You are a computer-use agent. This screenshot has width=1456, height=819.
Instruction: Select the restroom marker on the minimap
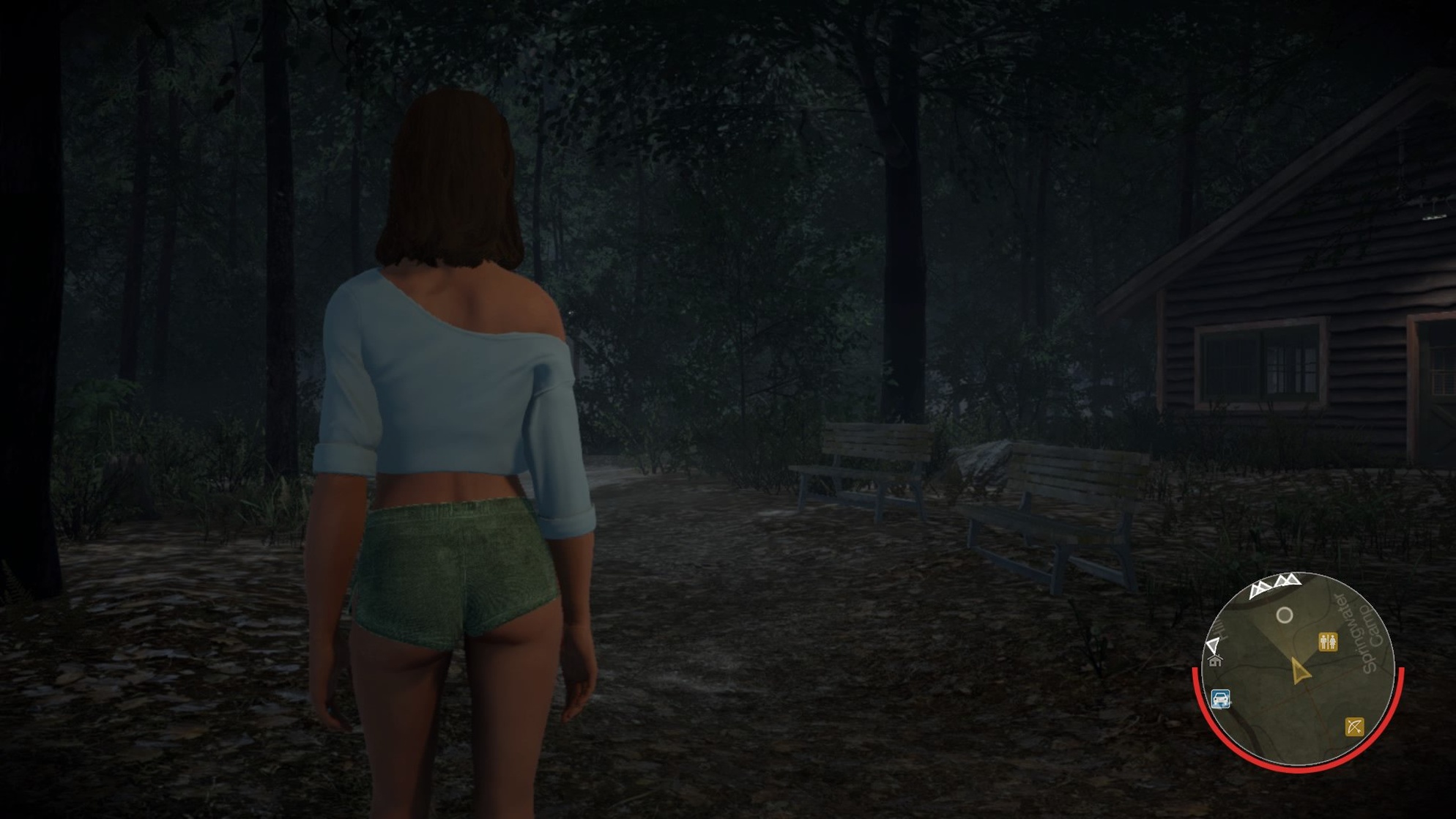(x=1328, y=642)
